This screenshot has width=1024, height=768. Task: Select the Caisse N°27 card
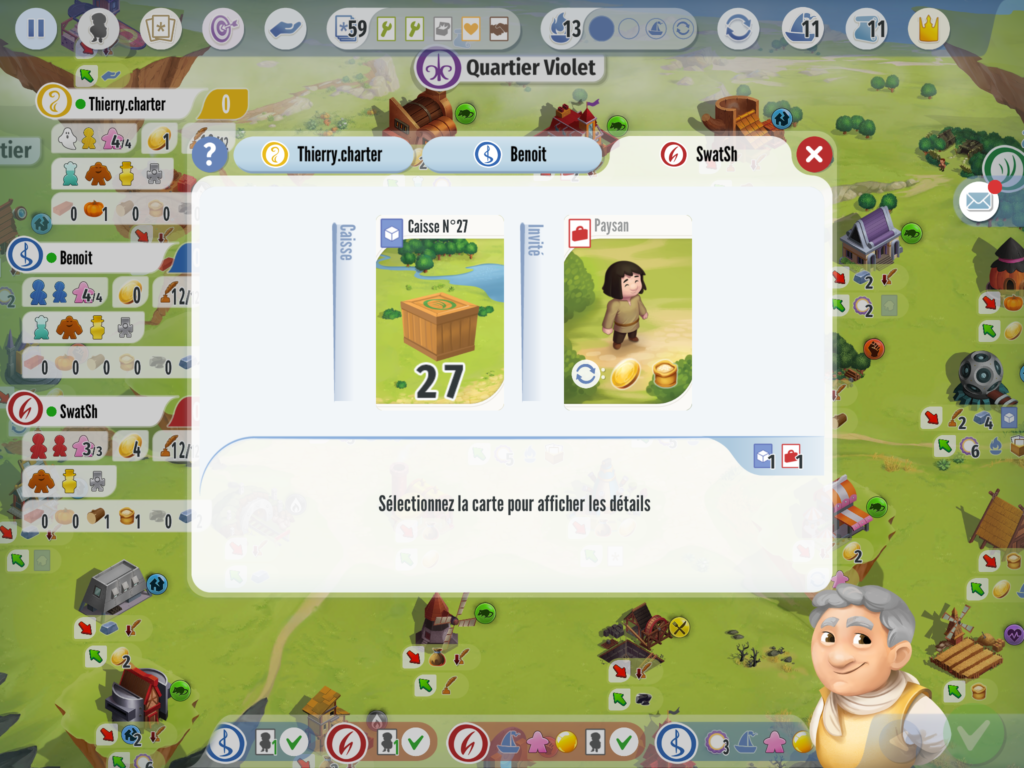point(440,310)
